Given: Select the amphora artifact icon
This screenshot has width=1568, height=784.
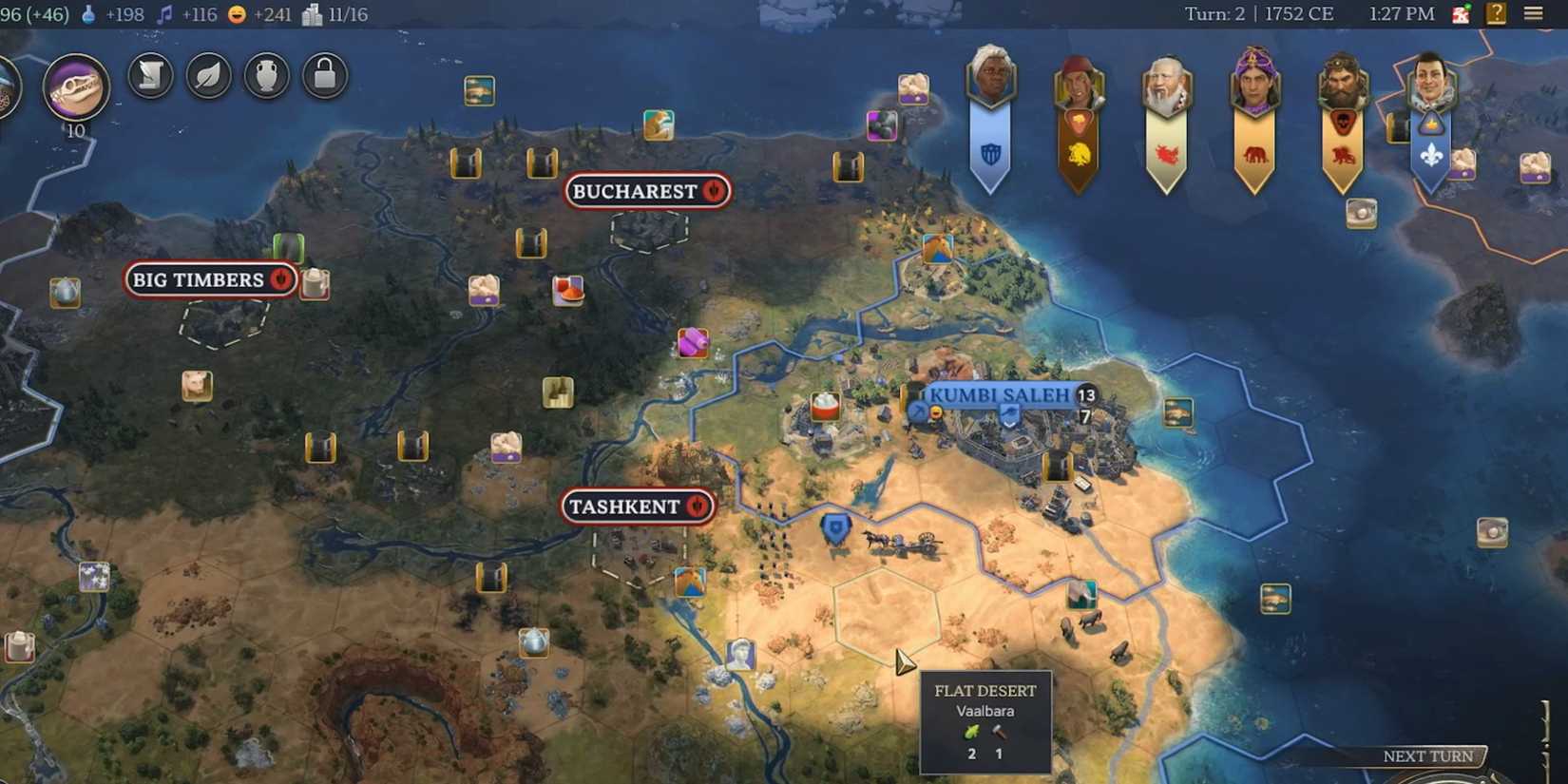Looking at the screenshot, I should [x=266, y=75].
